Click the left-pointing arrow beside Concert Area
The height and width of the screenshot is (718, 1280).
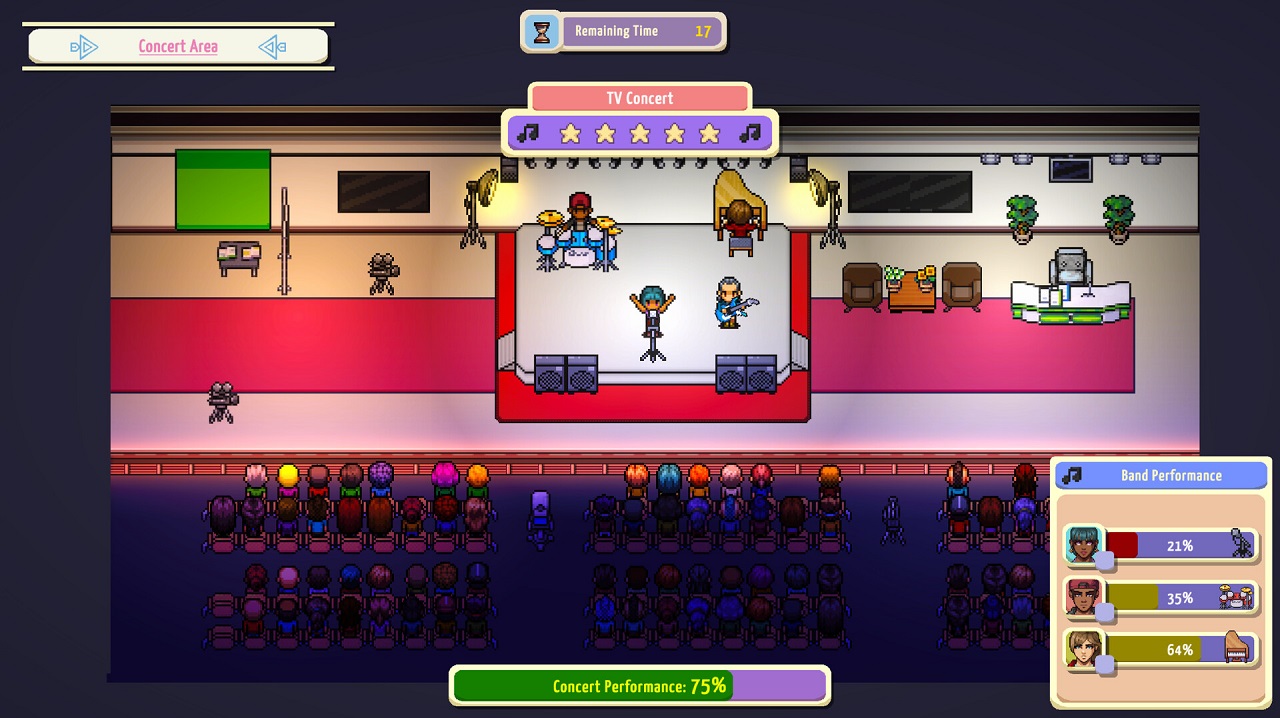tap(272, 47)
